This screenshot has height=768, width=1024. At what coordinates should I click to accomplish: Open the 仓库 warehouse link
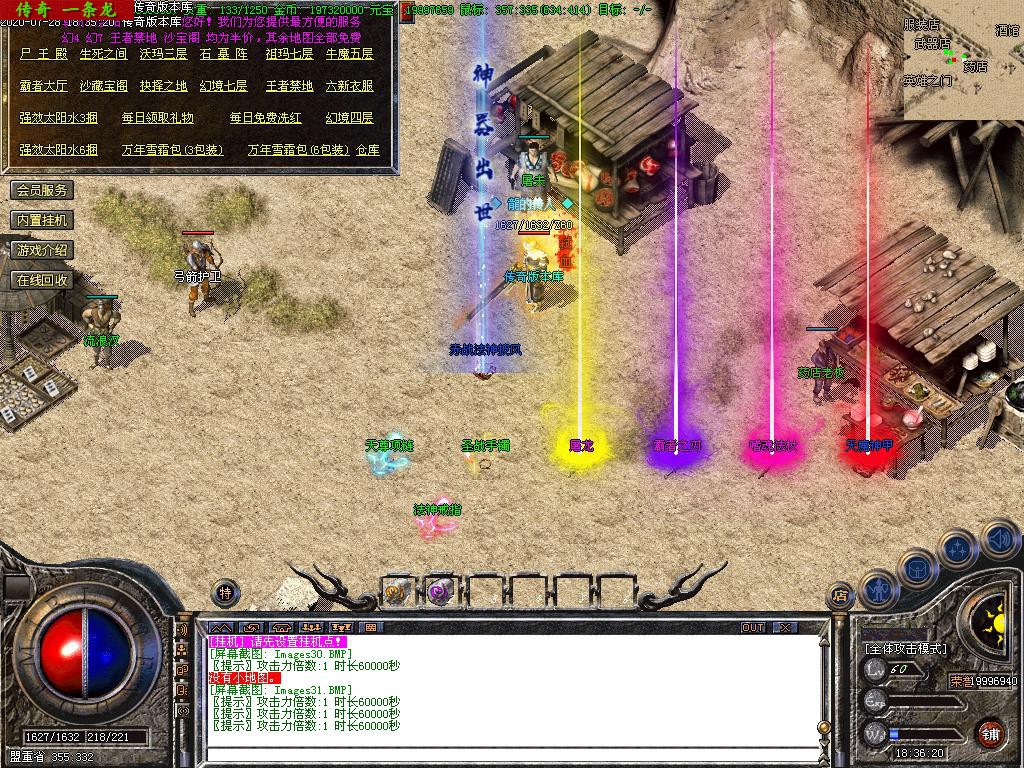[x=368, y=150]
